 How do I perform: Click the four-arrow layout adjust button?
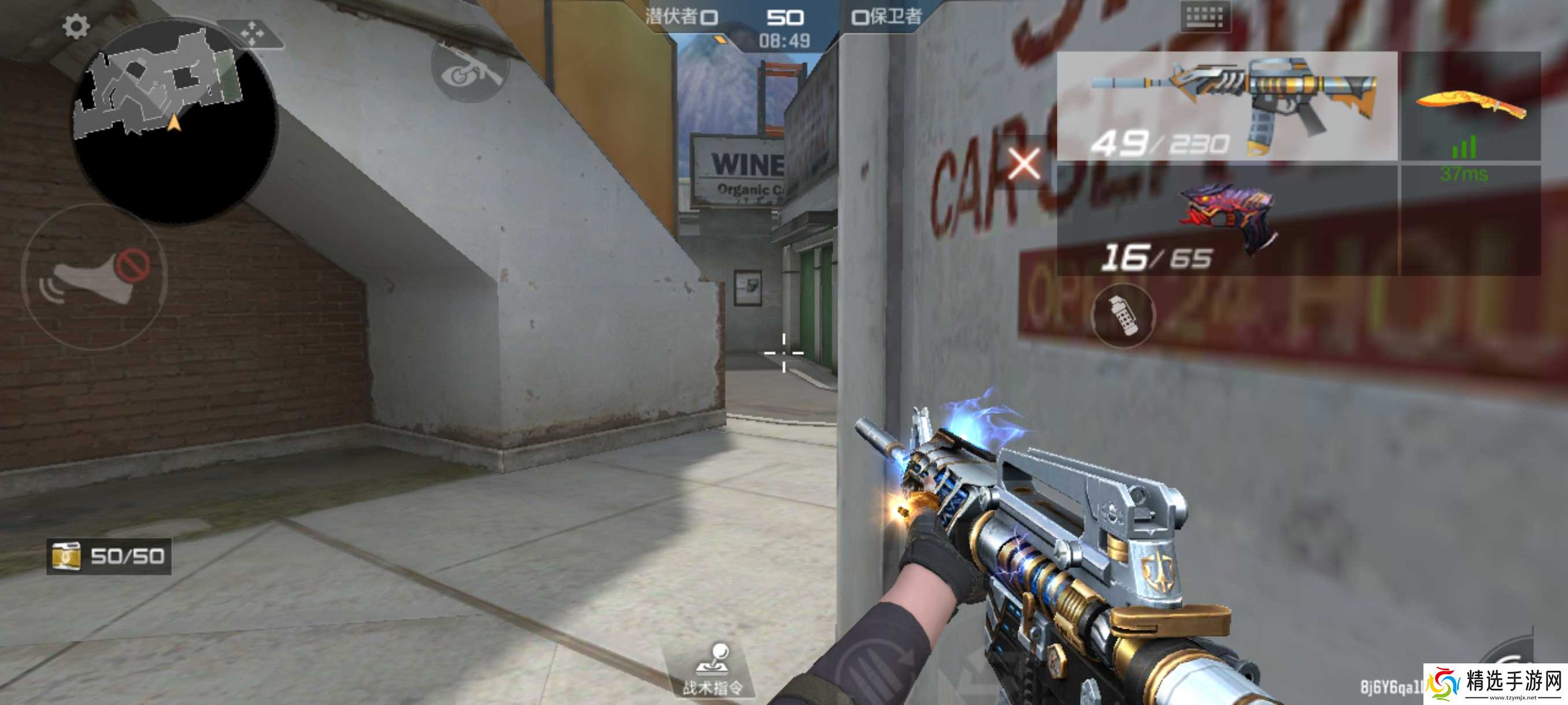pos(252,34)
